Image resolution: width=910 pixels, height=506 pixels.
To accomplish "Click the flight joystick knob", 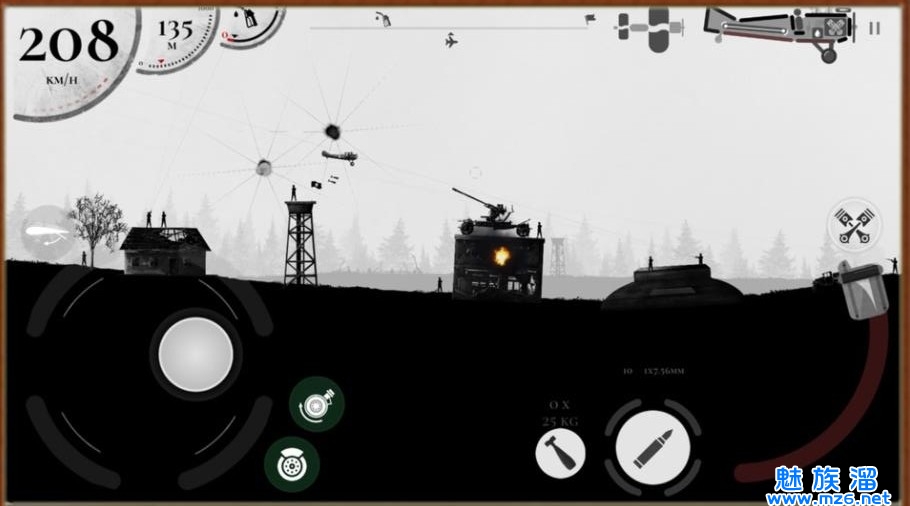I will tap(196, 351).
